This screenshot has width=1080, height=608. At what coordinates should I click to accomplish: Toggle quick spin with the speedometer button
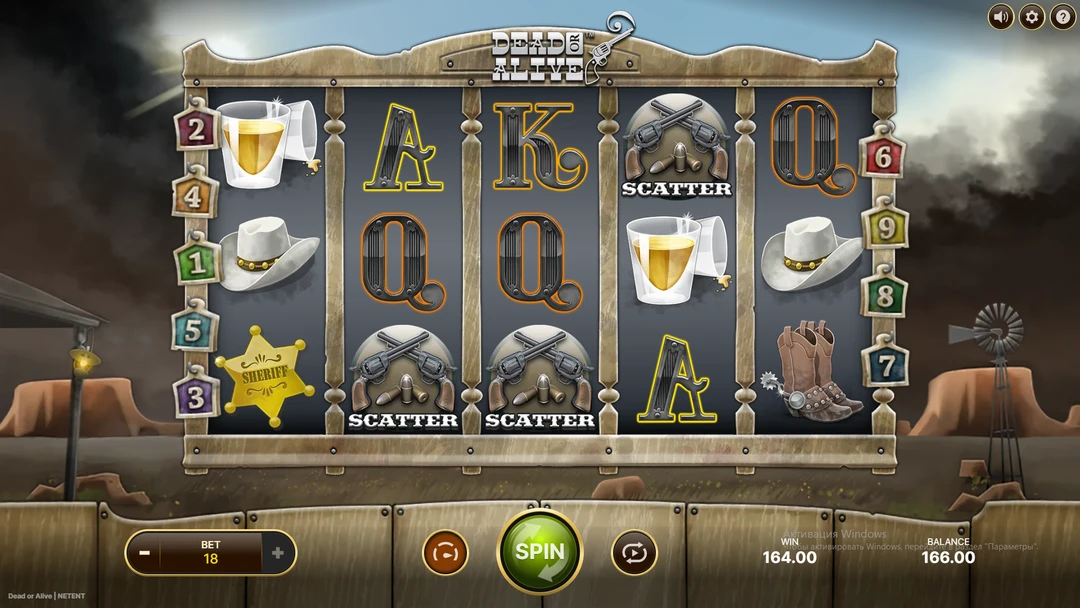coord(445,553)
